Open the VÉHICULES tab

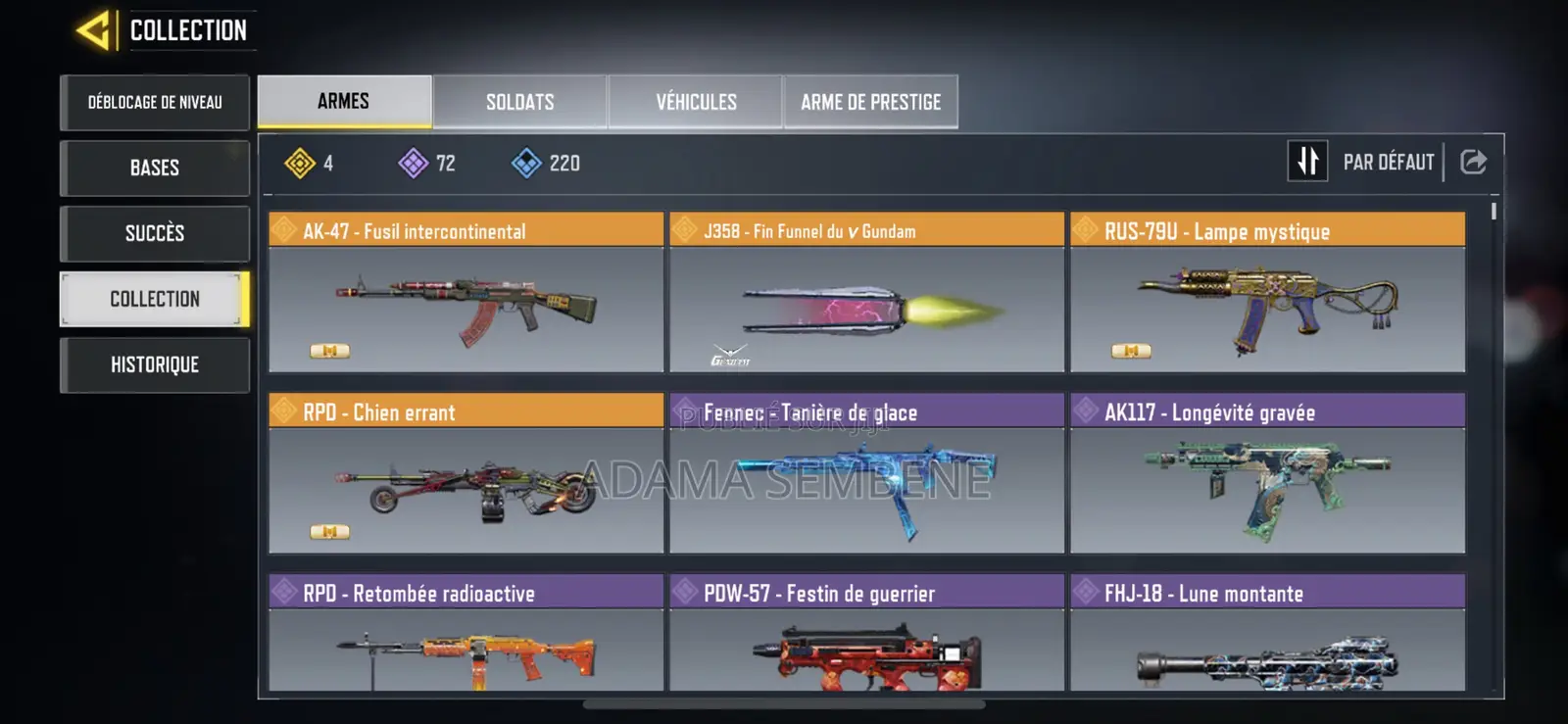pyautogui.click(x=696, y=101)
